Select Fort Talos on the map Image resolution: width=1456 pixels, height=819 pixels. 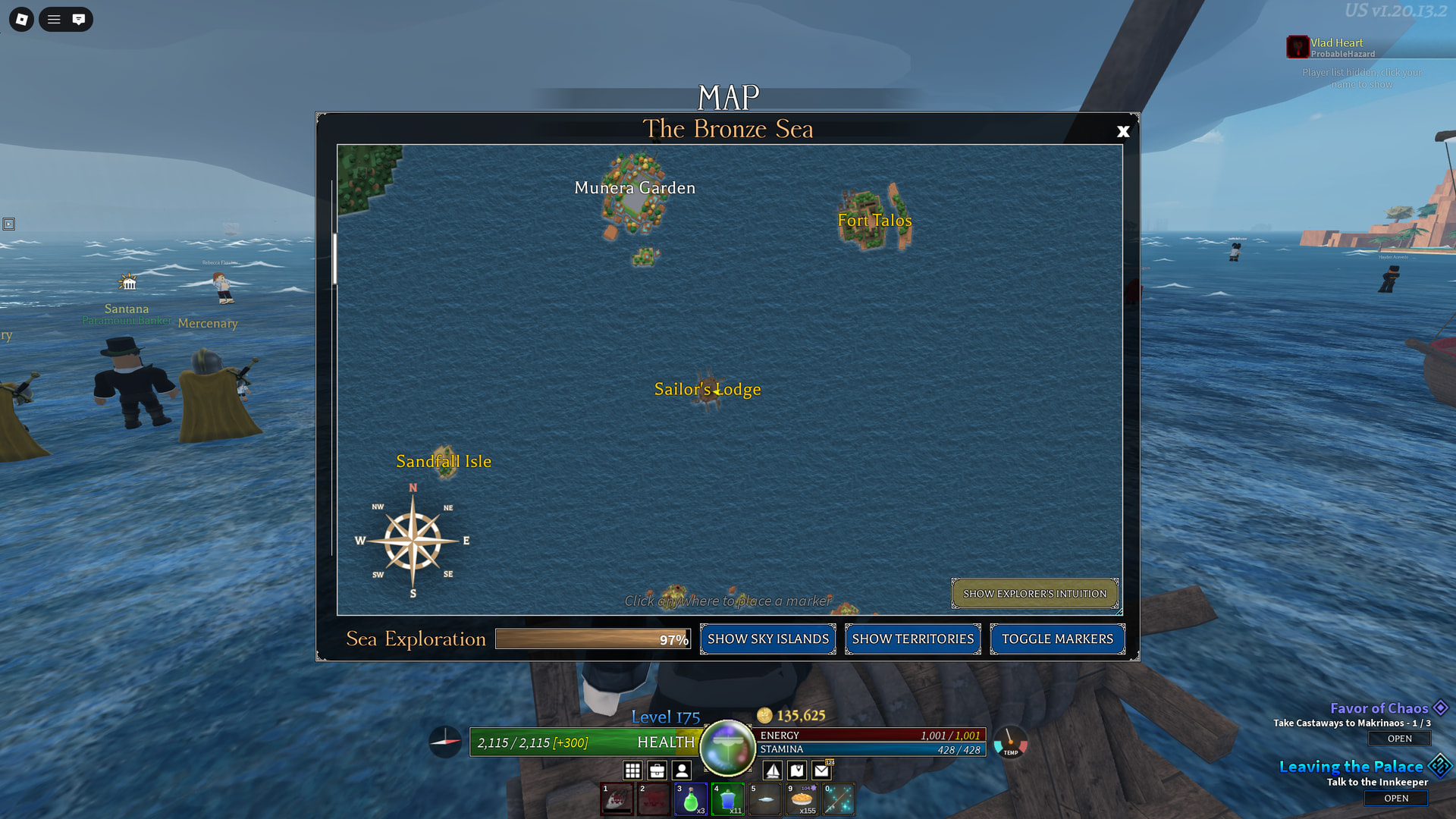[x=874, y=221]
